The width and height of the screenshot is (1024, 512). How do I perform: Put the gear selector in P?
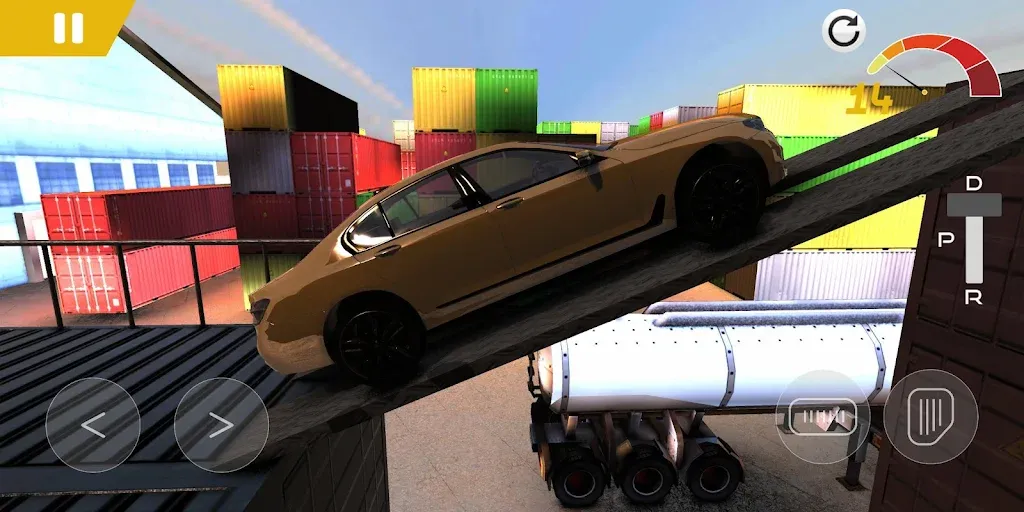946,241
